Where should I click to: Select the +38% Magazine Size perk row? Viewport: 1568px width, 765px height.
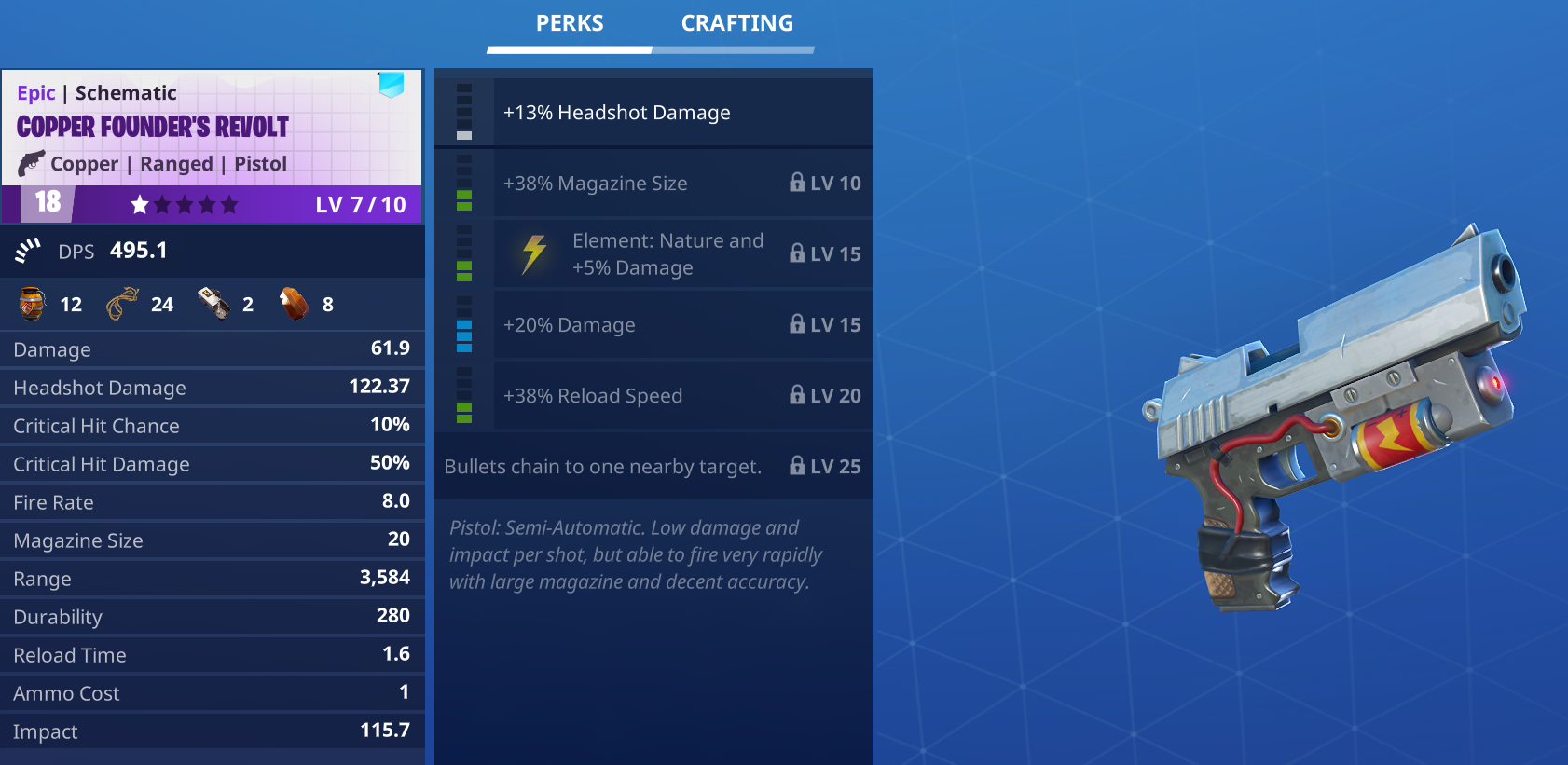pyautogui.click(x=681, y=184)
